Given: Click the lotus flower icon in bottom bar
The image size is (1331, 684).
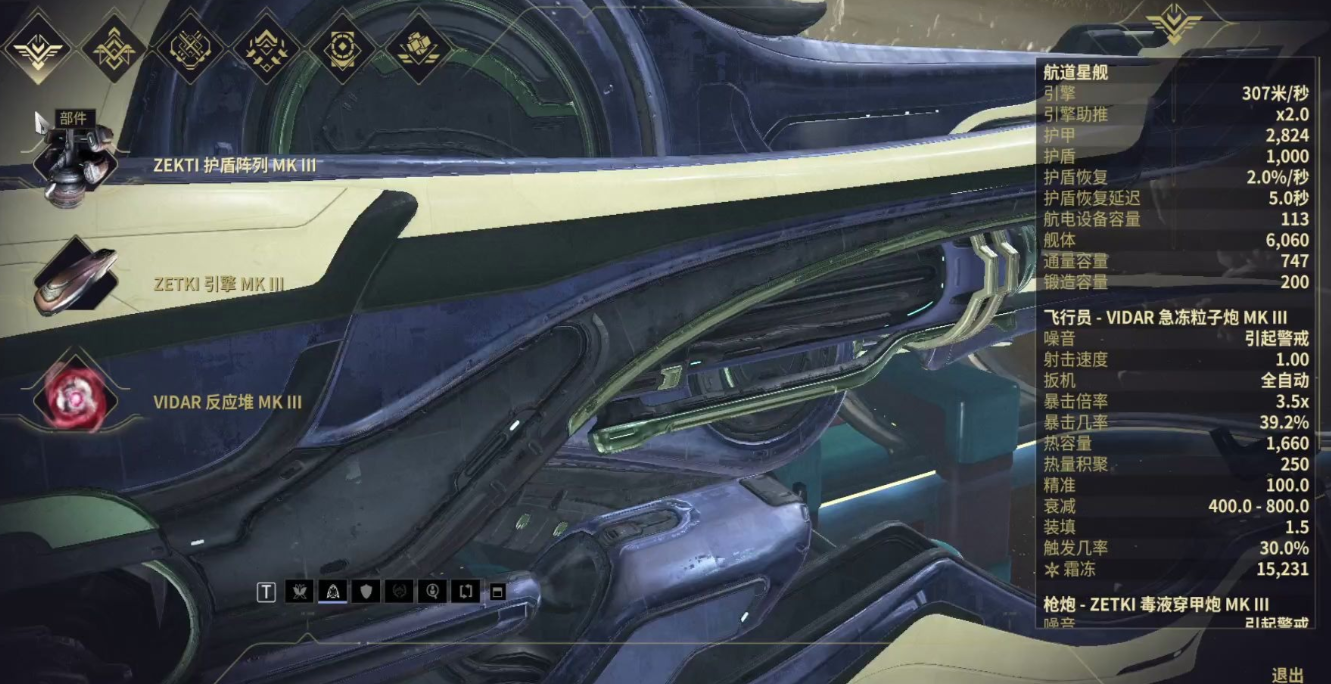Looking at the screenshot, I should [299, 591].
